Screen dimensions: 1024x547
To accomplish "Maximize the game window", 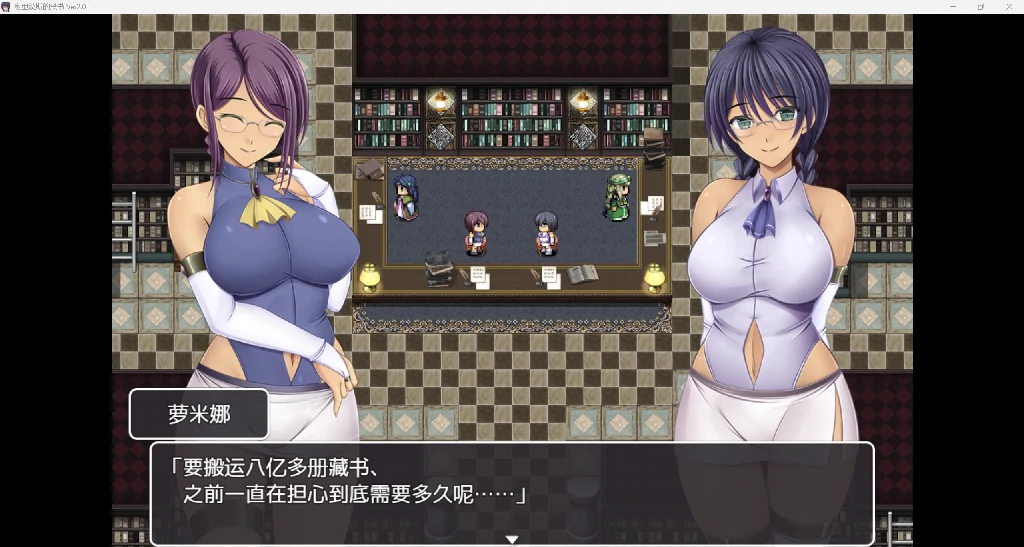I will click(980, 6).
